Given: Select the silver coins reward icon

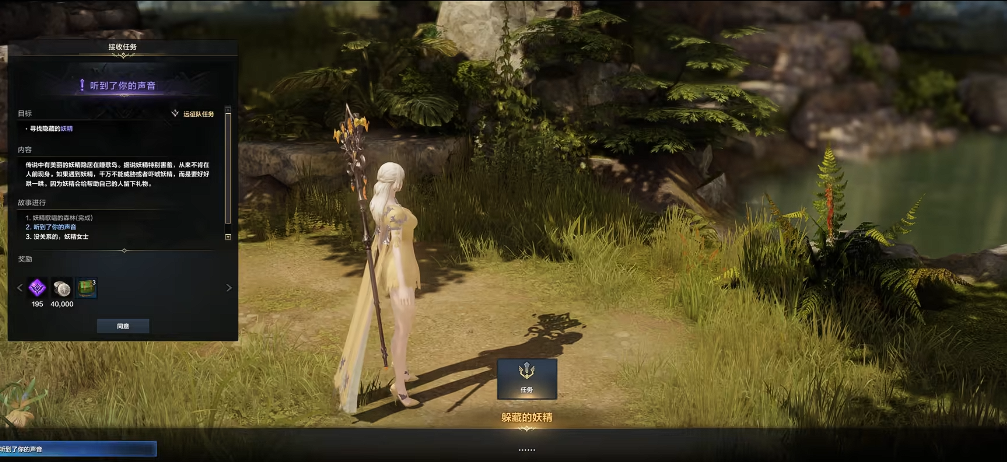Looking at the screenshot, I should click(62, 288).
